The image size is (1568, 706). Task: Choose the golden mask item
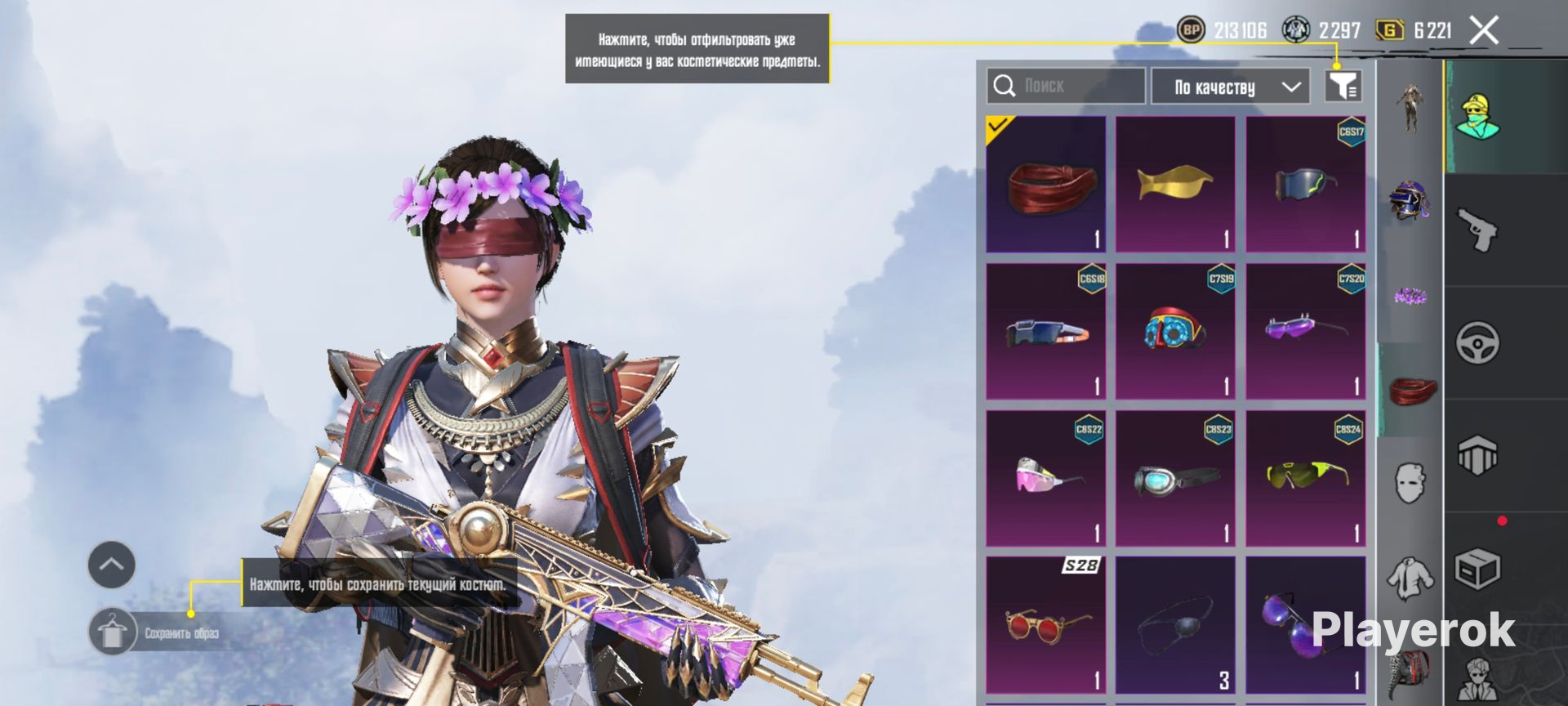(1175, 185)
